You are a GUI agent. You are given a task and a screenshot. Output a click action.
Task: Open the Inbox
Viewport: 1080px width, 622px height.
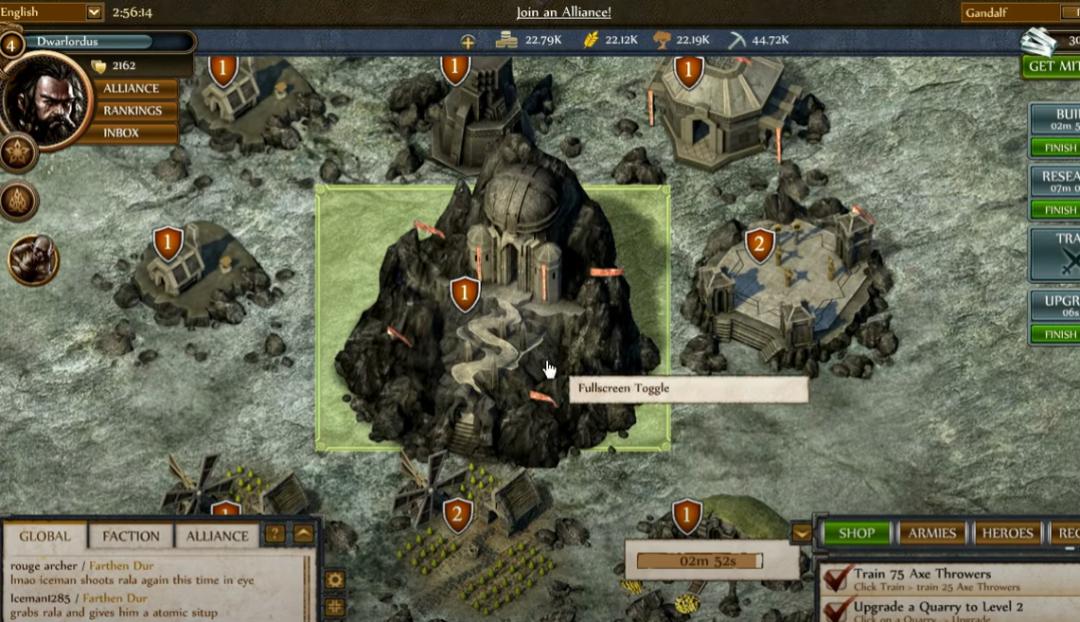tap(121, 132)
